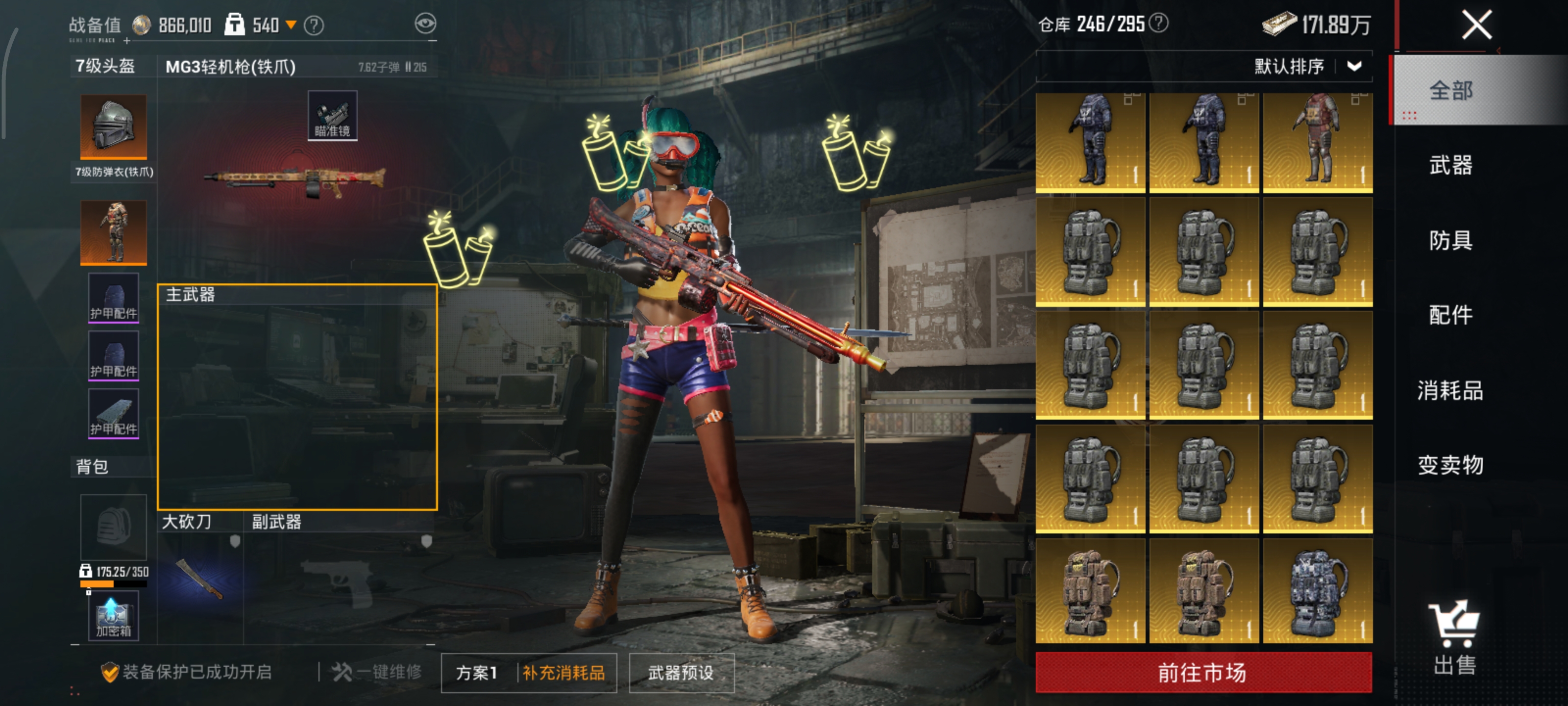Choose loadout 方案1
Image resolution: width=1568 pixels, height=706 pixels.
tap(477, 673)
